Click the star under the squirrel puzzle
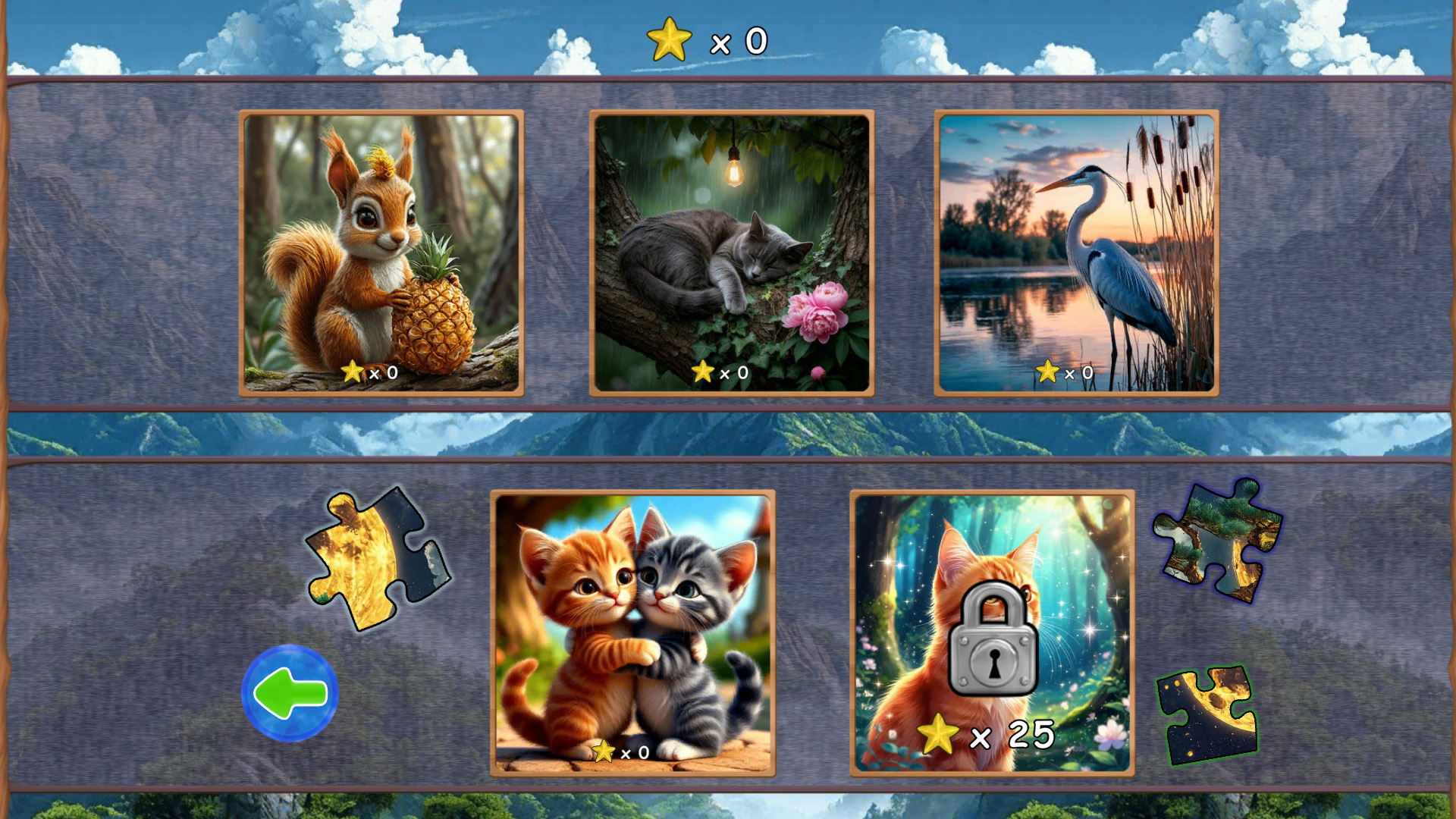The height and width of the screenshot is (819, 1456). tap(353, 372)
